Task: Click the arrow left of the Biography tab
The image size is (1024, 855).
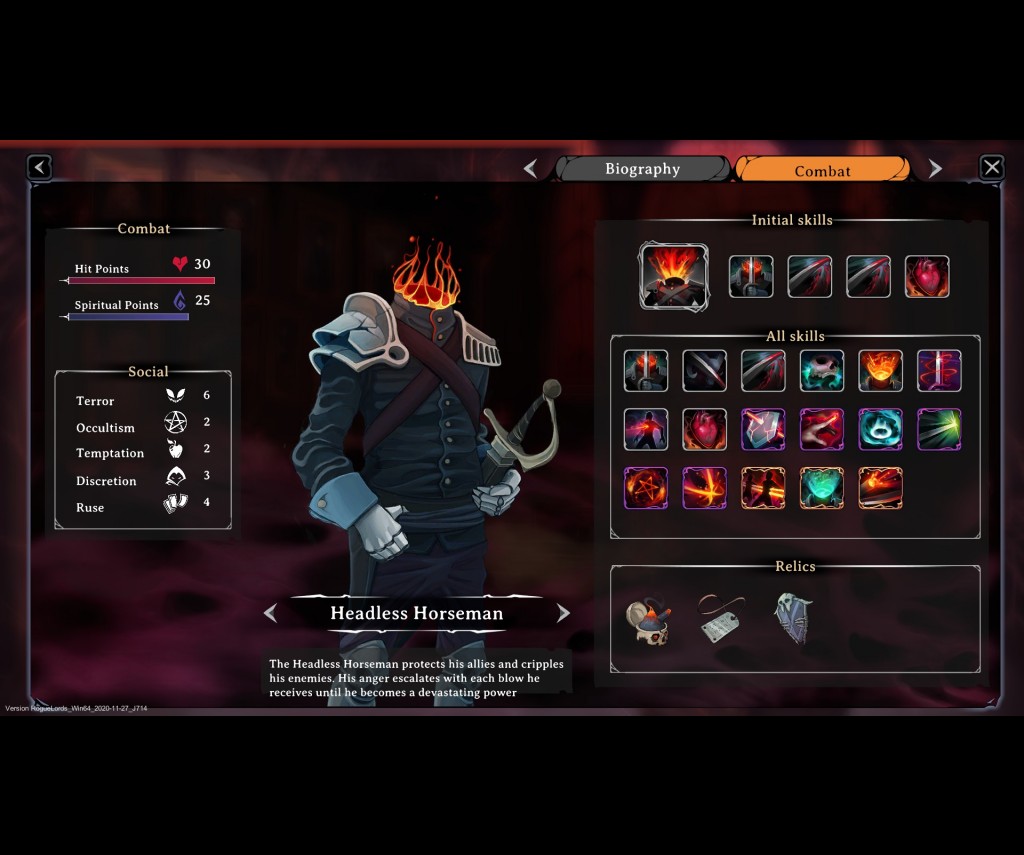Action: pos(531,169)
